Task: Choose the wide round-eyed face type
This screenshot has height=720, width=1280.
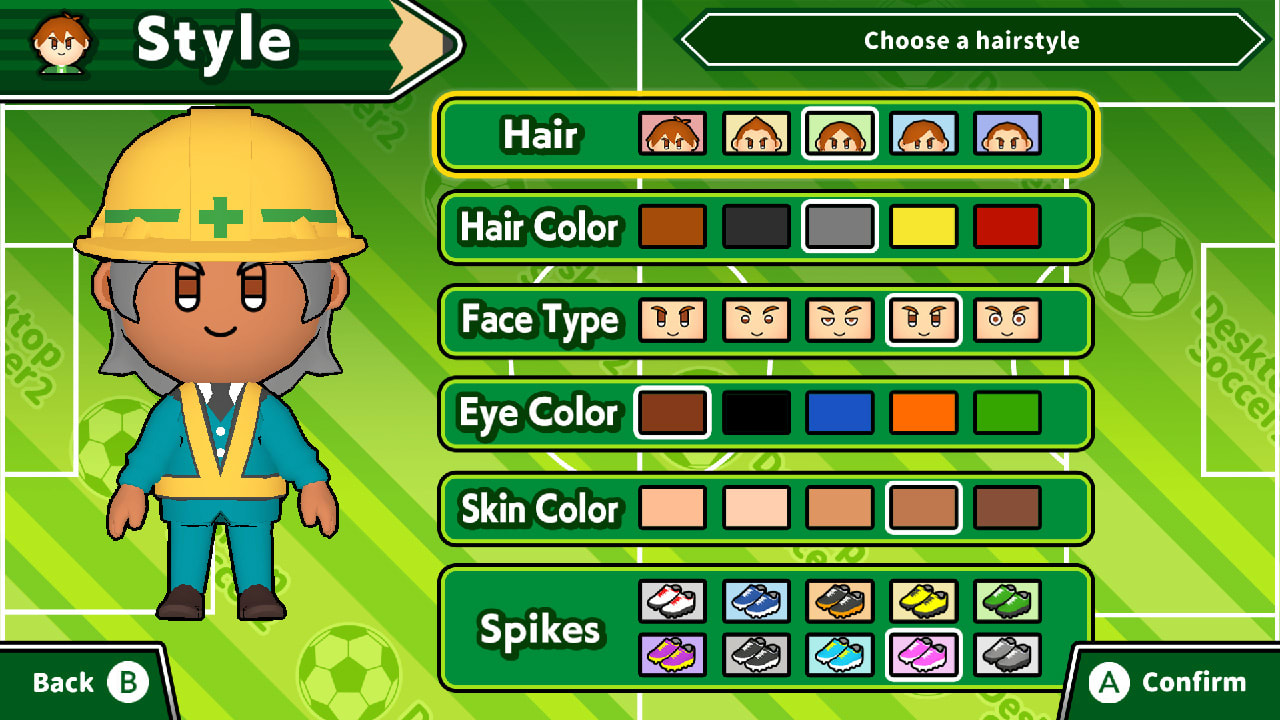Action: click(1008, 320)
